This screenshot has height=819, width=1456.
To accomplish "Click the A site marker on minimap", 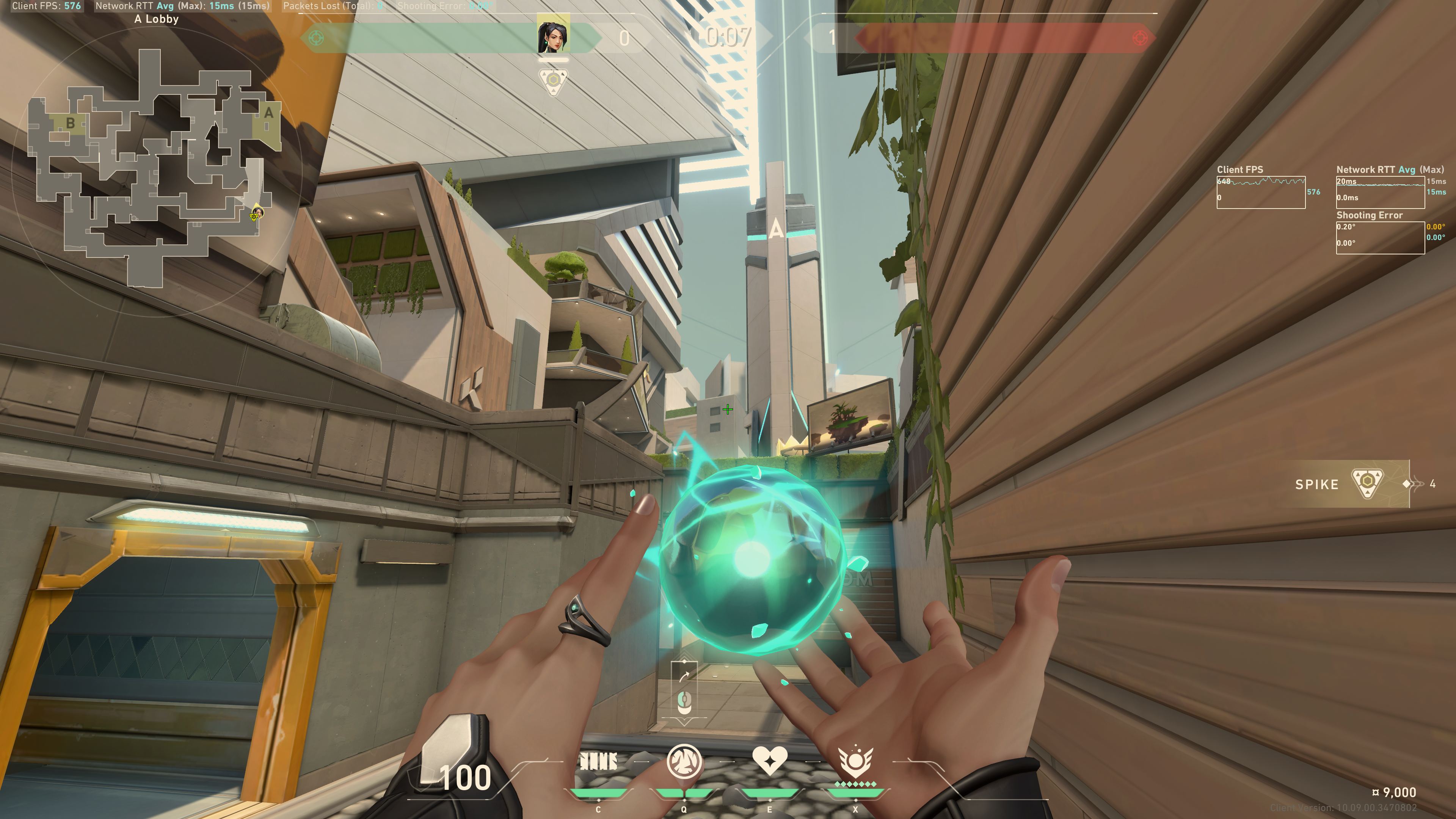I will coord(268,113).
